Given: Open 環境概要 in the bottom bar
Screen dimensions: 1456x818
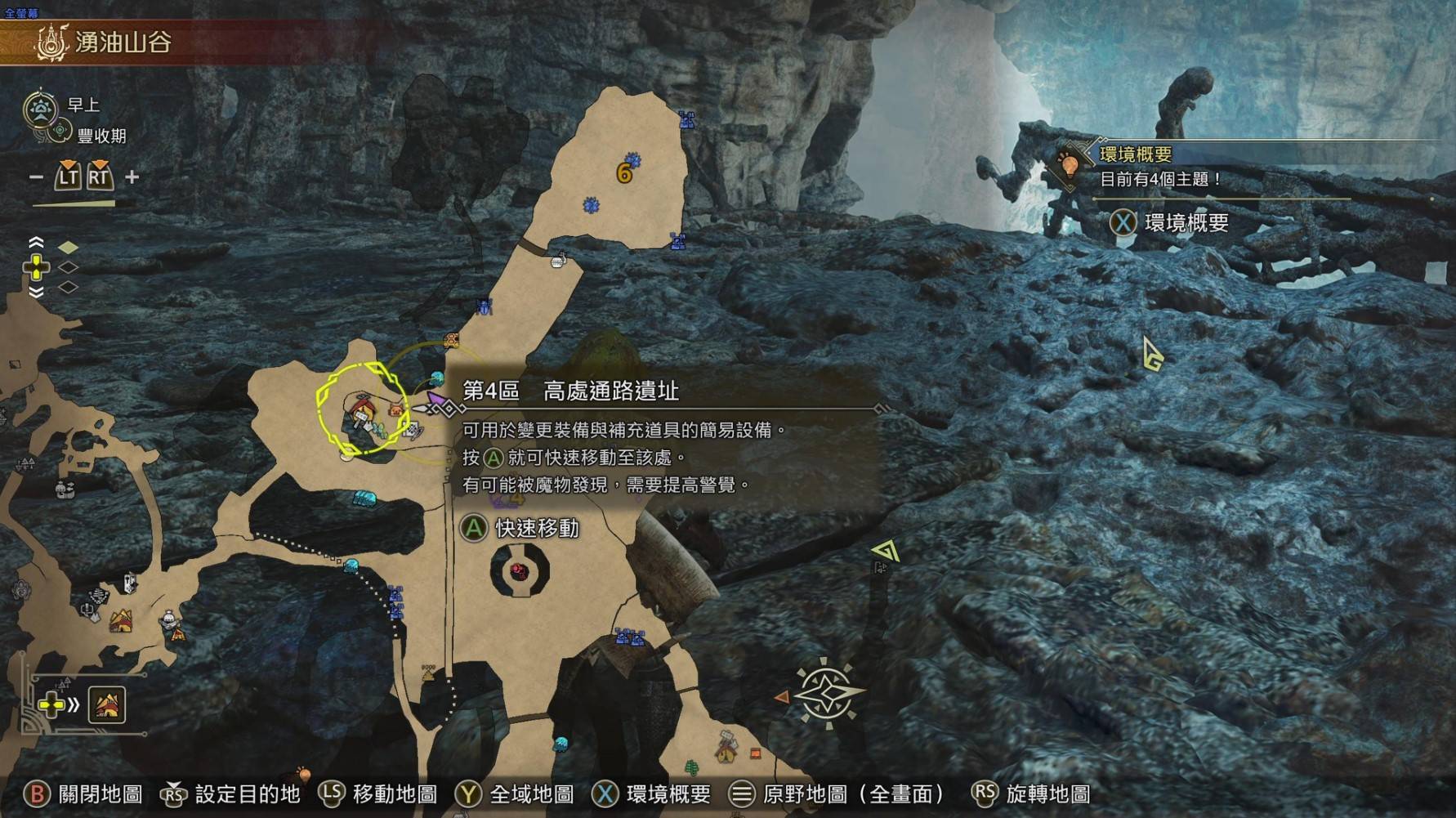Looking at the screenshot, I should point(652,793).
